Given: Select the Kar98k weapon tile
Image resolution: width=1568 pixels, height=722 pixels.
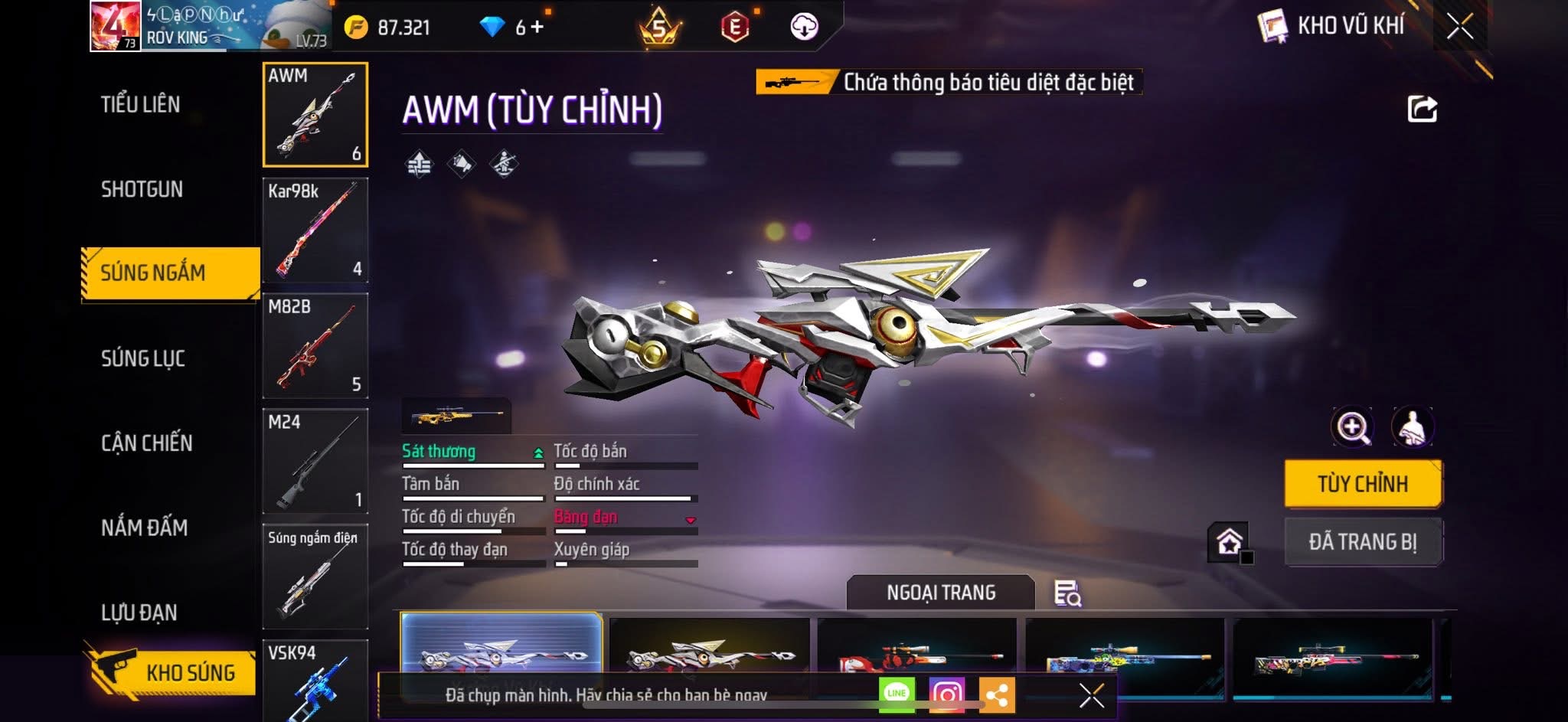Looking at the screenshot, I should [x=315, y=230].
